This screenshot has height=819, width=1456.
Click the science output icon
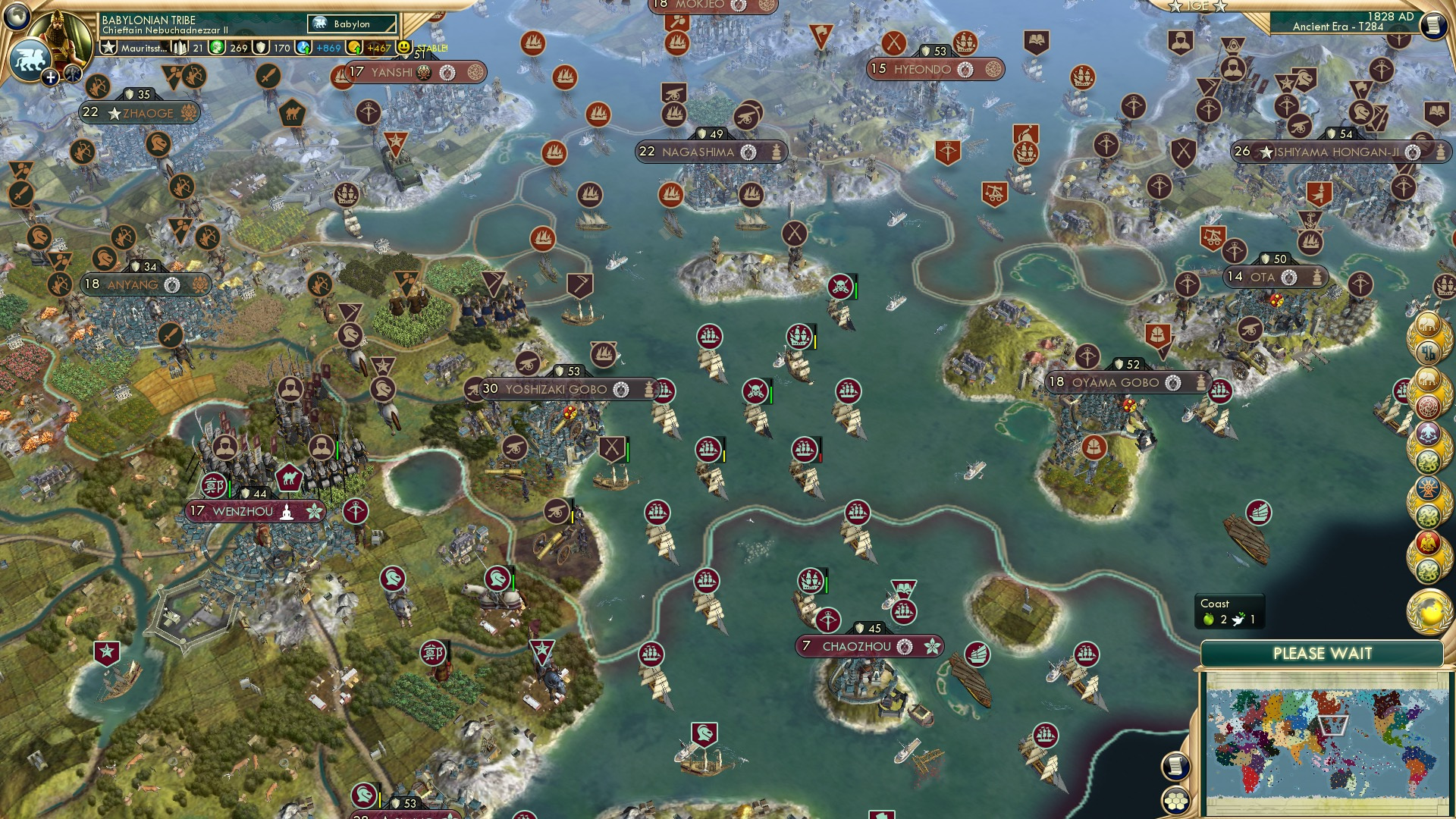305,48
